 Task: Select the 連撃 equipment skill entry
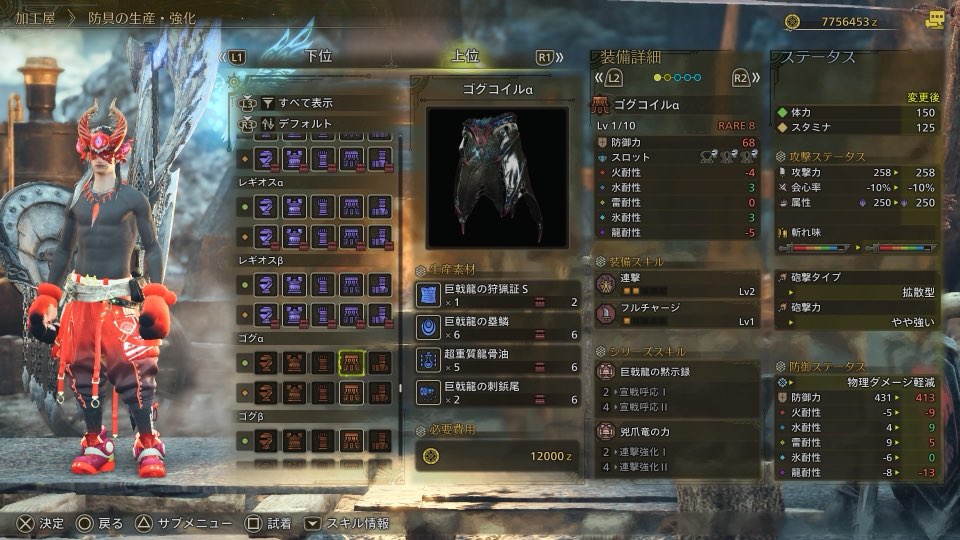point(677,284)
